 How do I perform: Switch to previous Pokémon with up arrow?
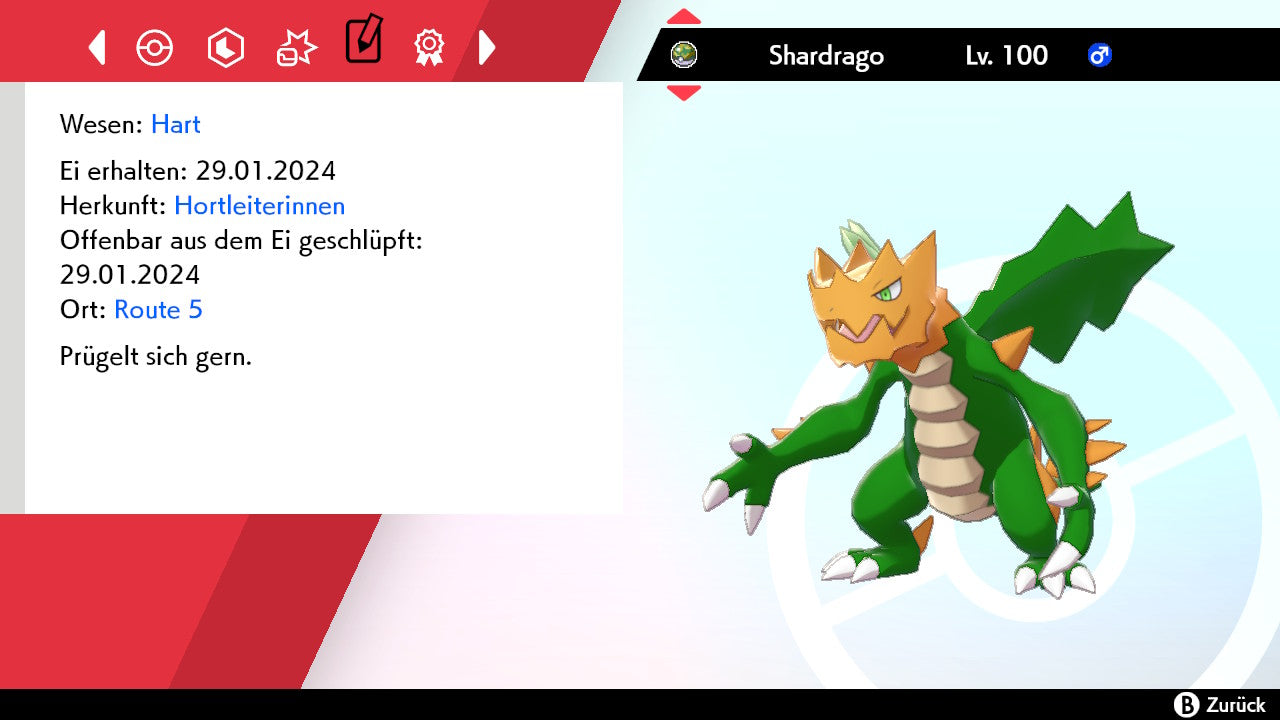point(684,16)
